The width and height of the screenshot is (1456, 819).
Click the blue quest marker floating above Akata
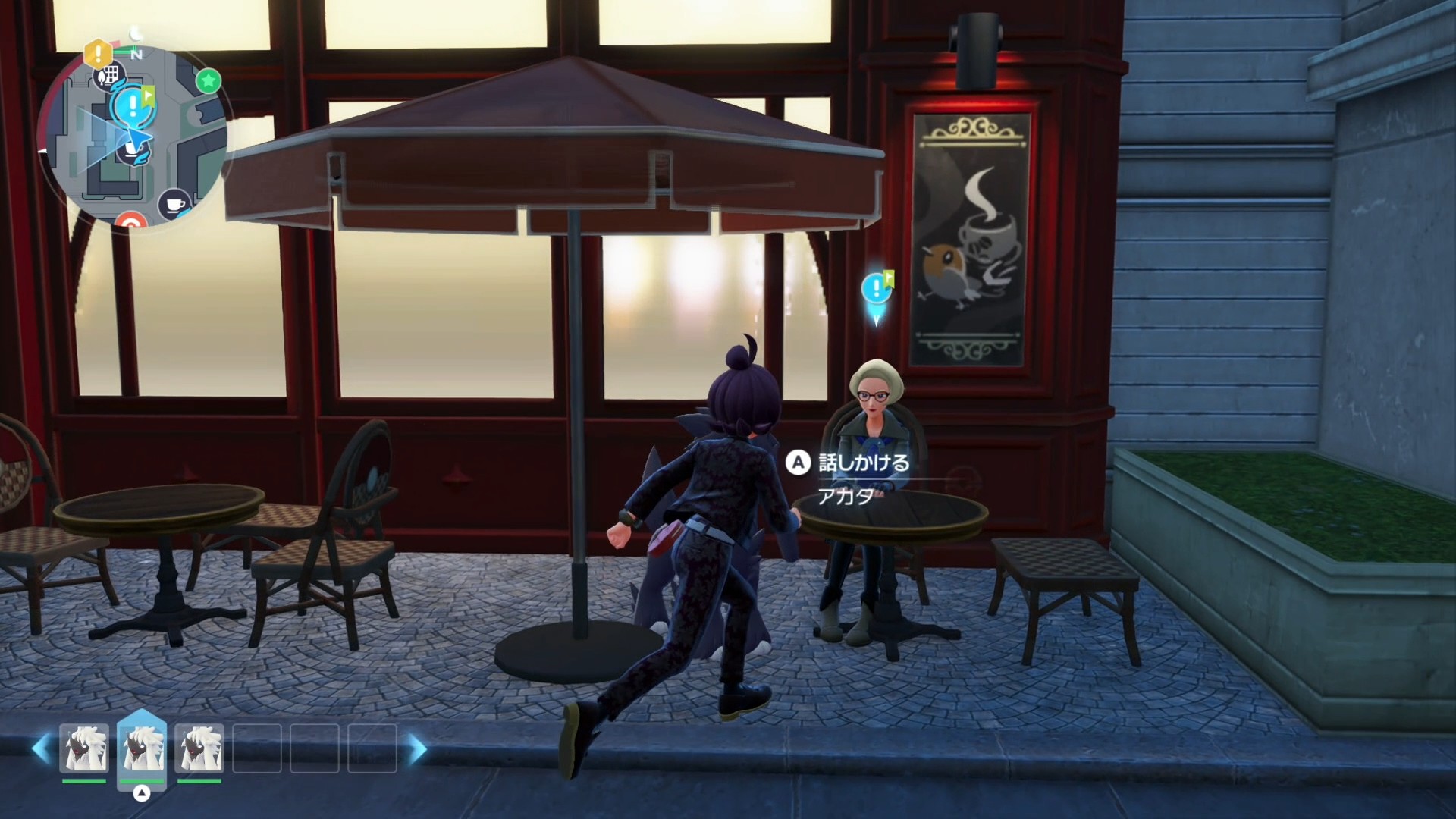click(x=877, y=290)
